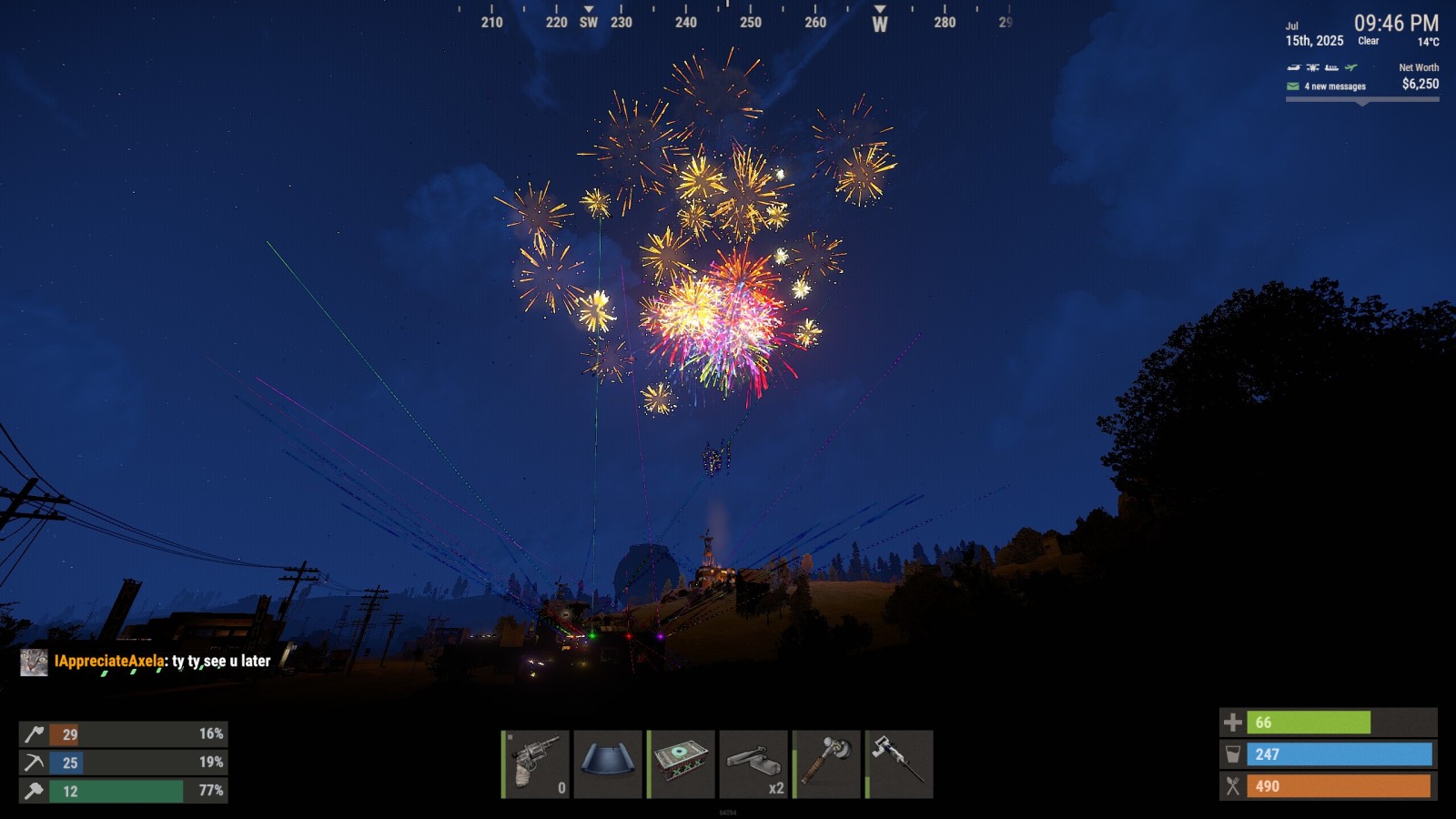
Task: Choose the decorated storage box slot
Action: coord(681,764)
